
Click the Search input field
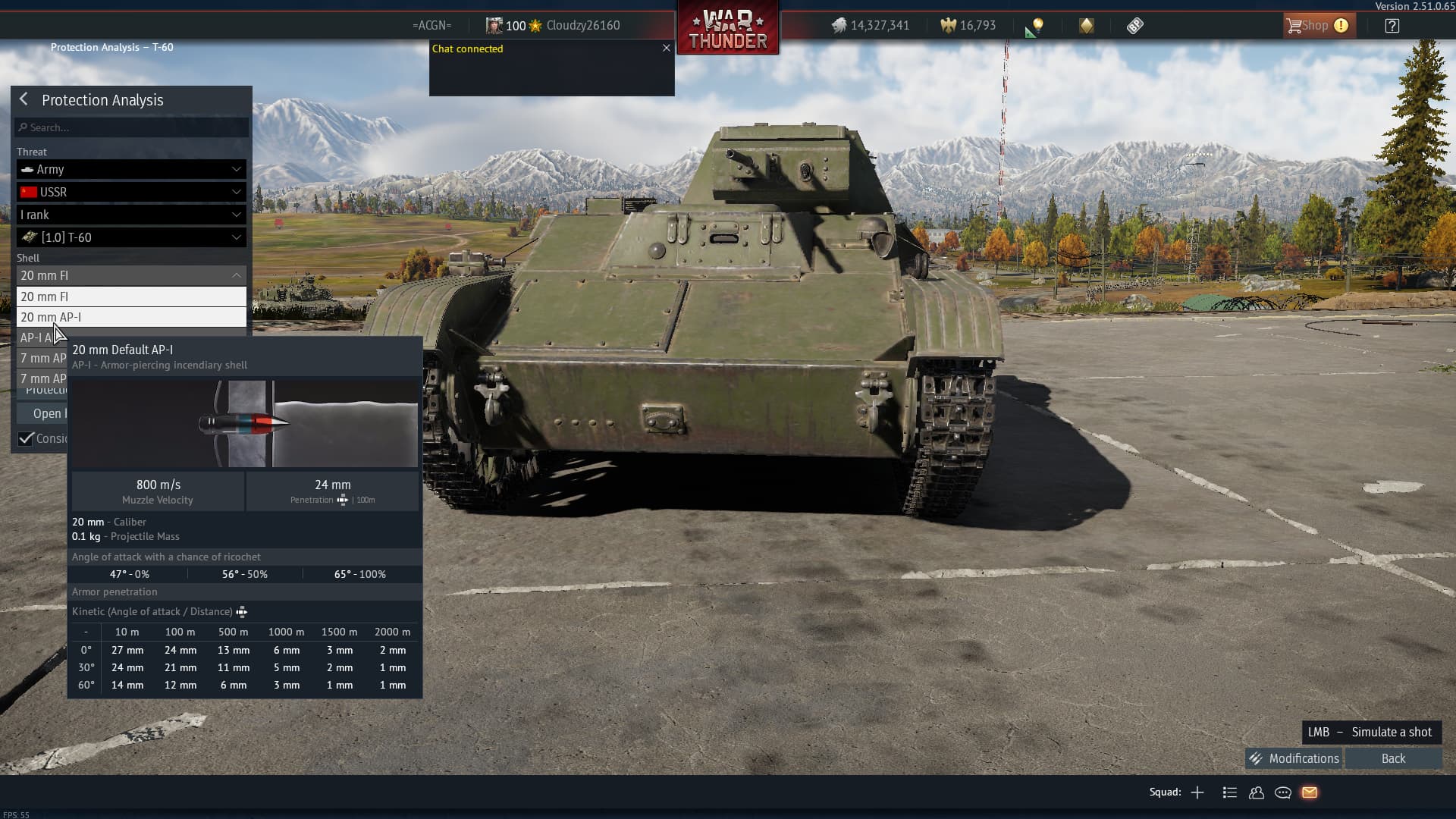[x=132, y=127]
